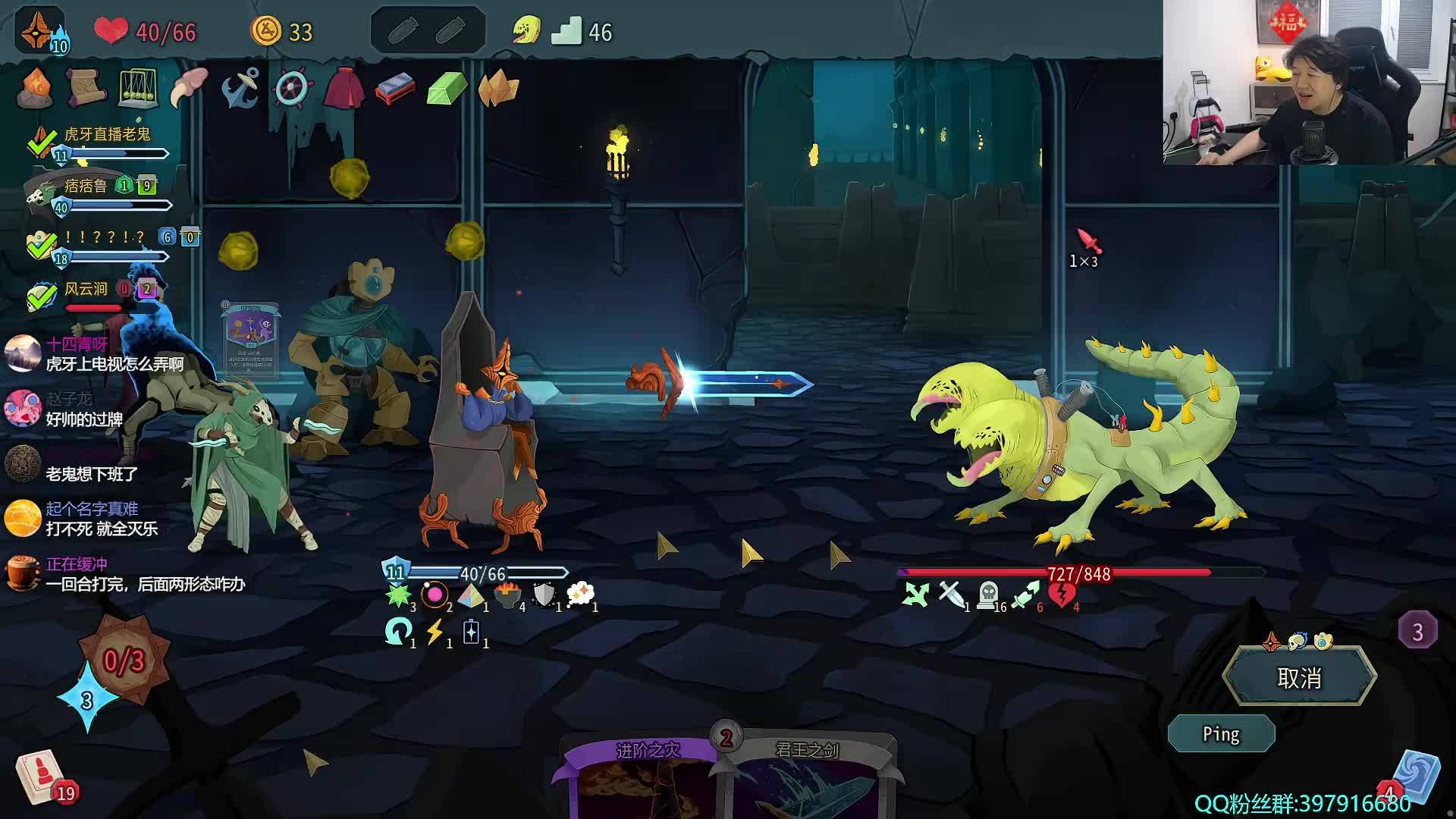Image resolution: width=1456 pixels, height=819 pixels.
Task: Check the player's lightning bolt buff icon
Action: click(x=435, y=632)
